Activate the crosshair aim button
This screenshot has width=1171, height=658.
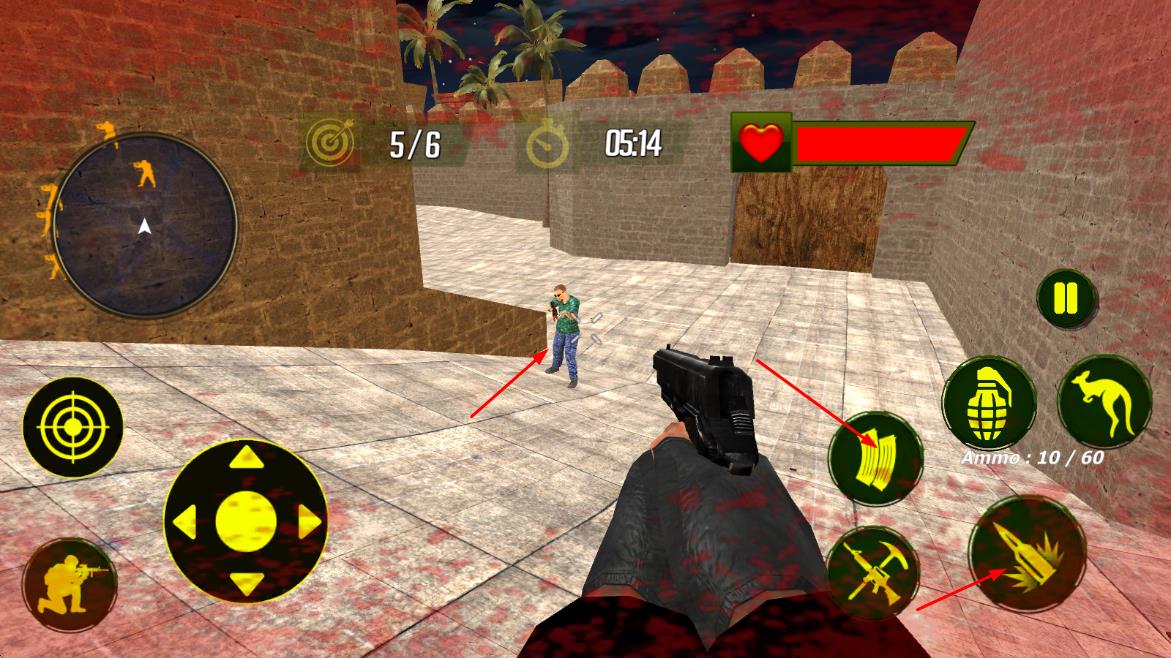(72, 428)
